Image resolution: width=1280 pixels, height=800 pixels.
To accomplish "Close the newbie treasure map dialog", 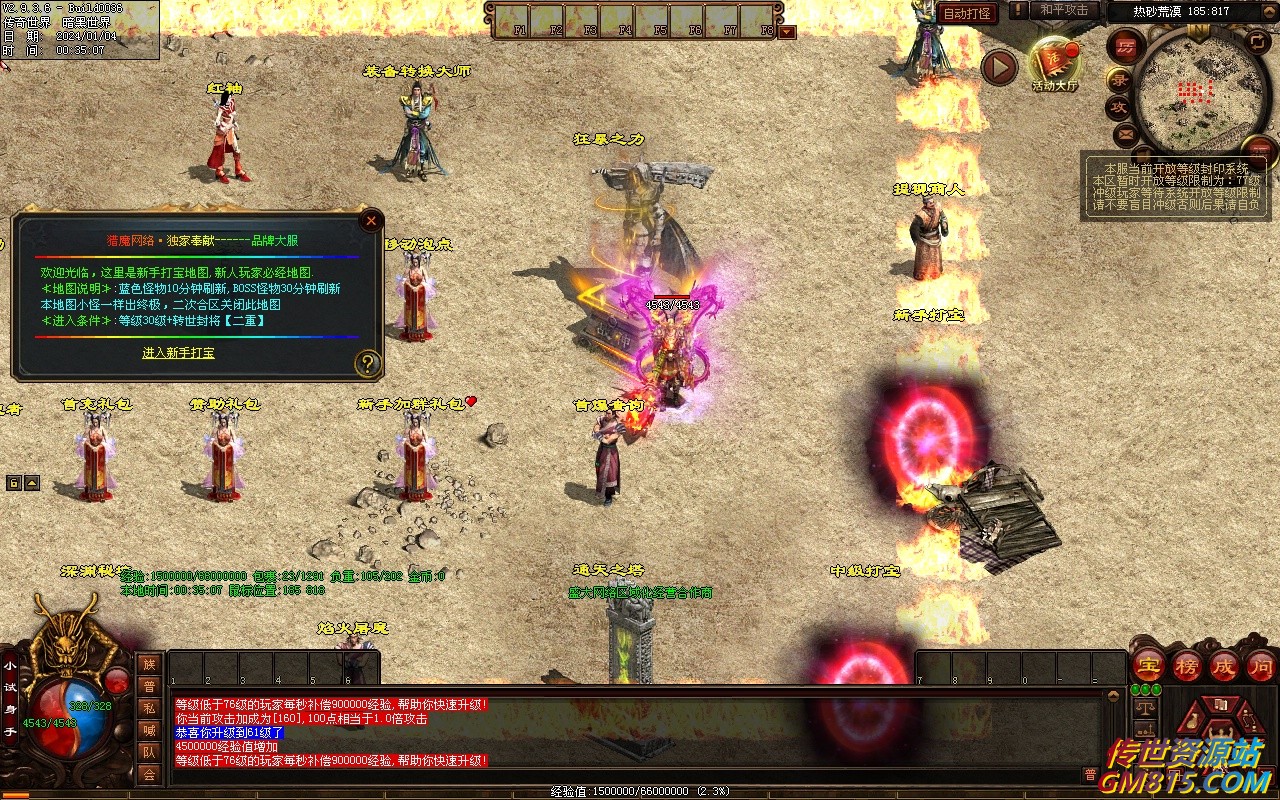I will (x=371, y=220).
